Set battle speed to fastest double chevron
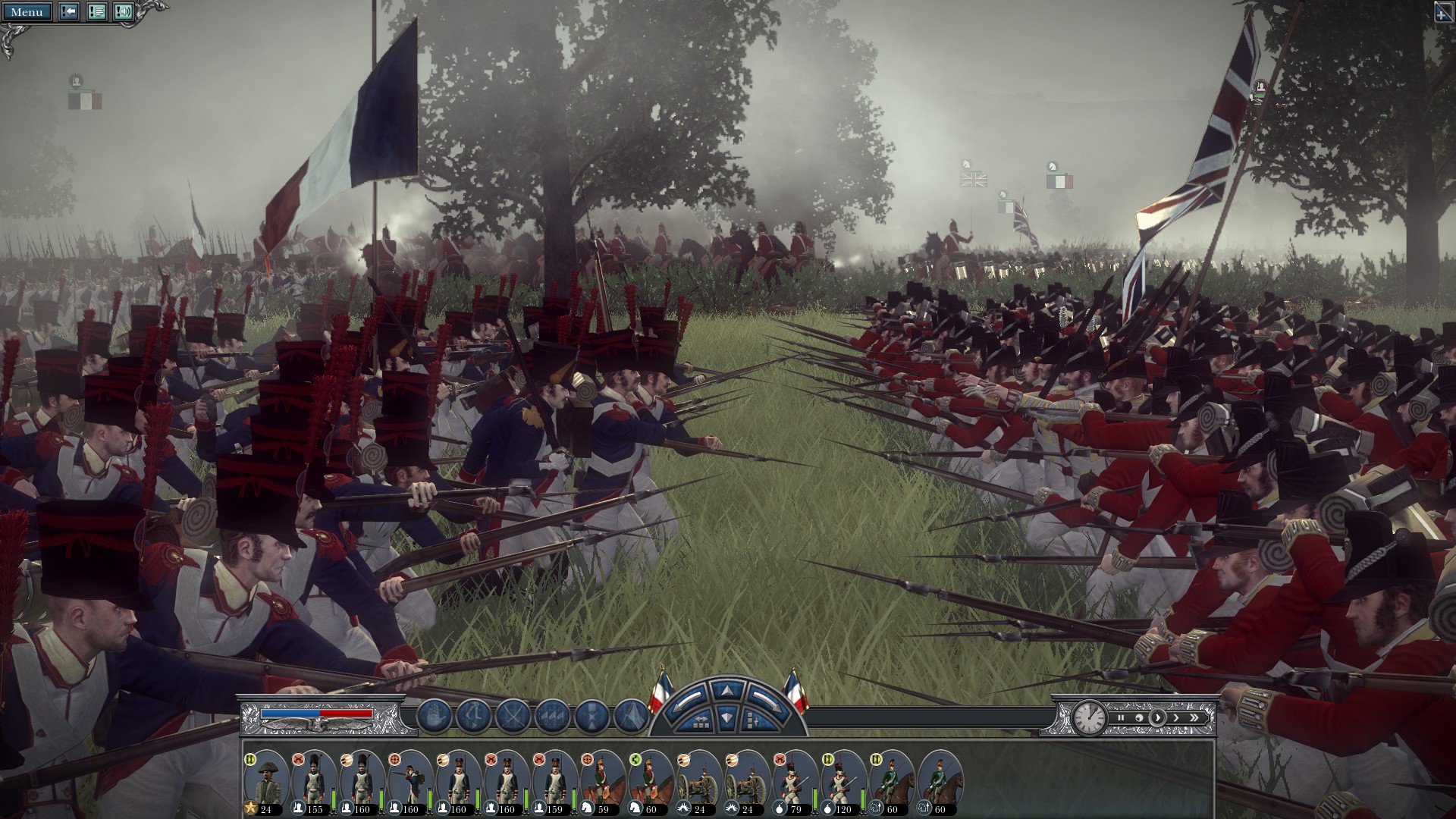1456x819 pixels. click(1194, 717)
